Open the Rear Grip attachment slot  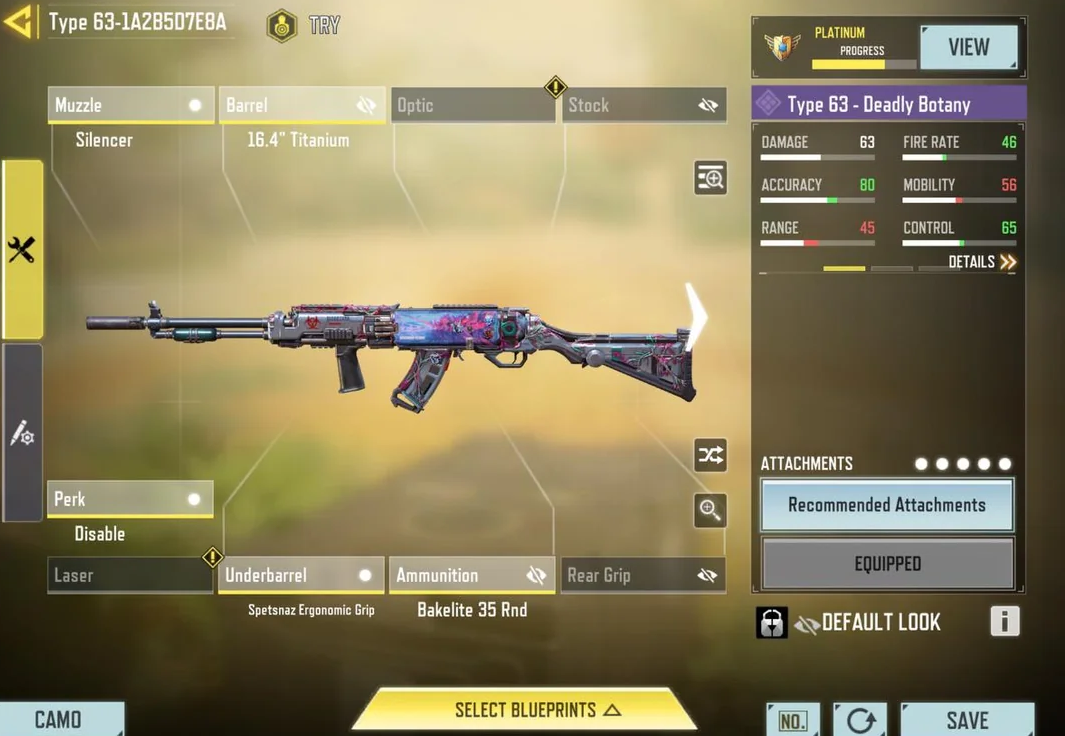643,575
